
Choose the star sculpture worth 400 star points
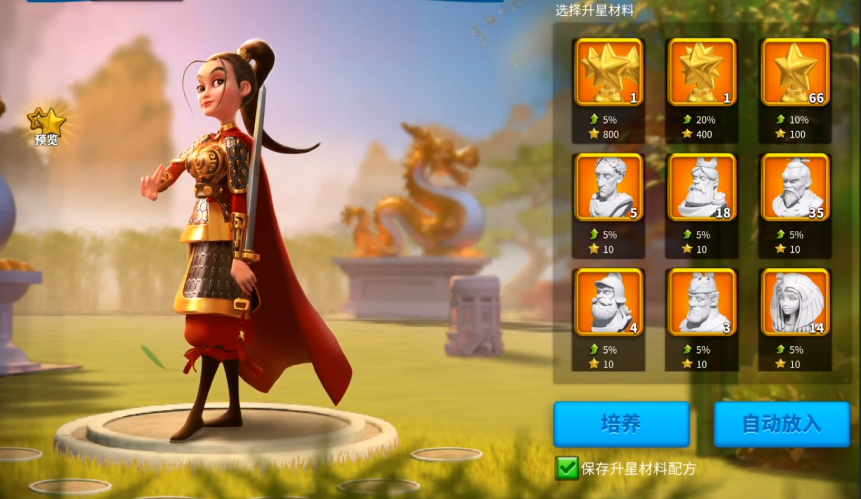[x=701, y=72]
